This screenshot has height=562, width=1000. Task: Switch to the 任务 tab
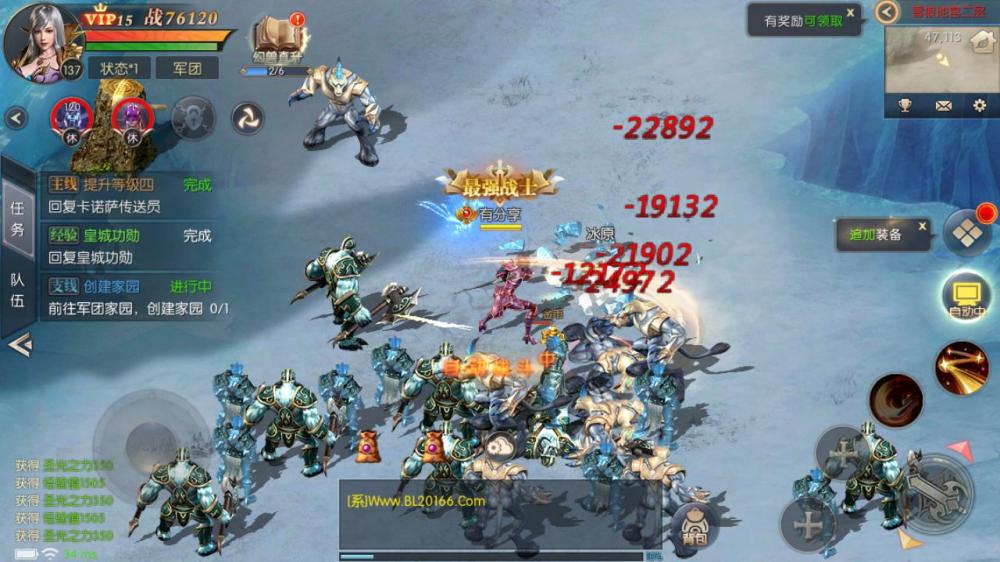click(17, 216)
